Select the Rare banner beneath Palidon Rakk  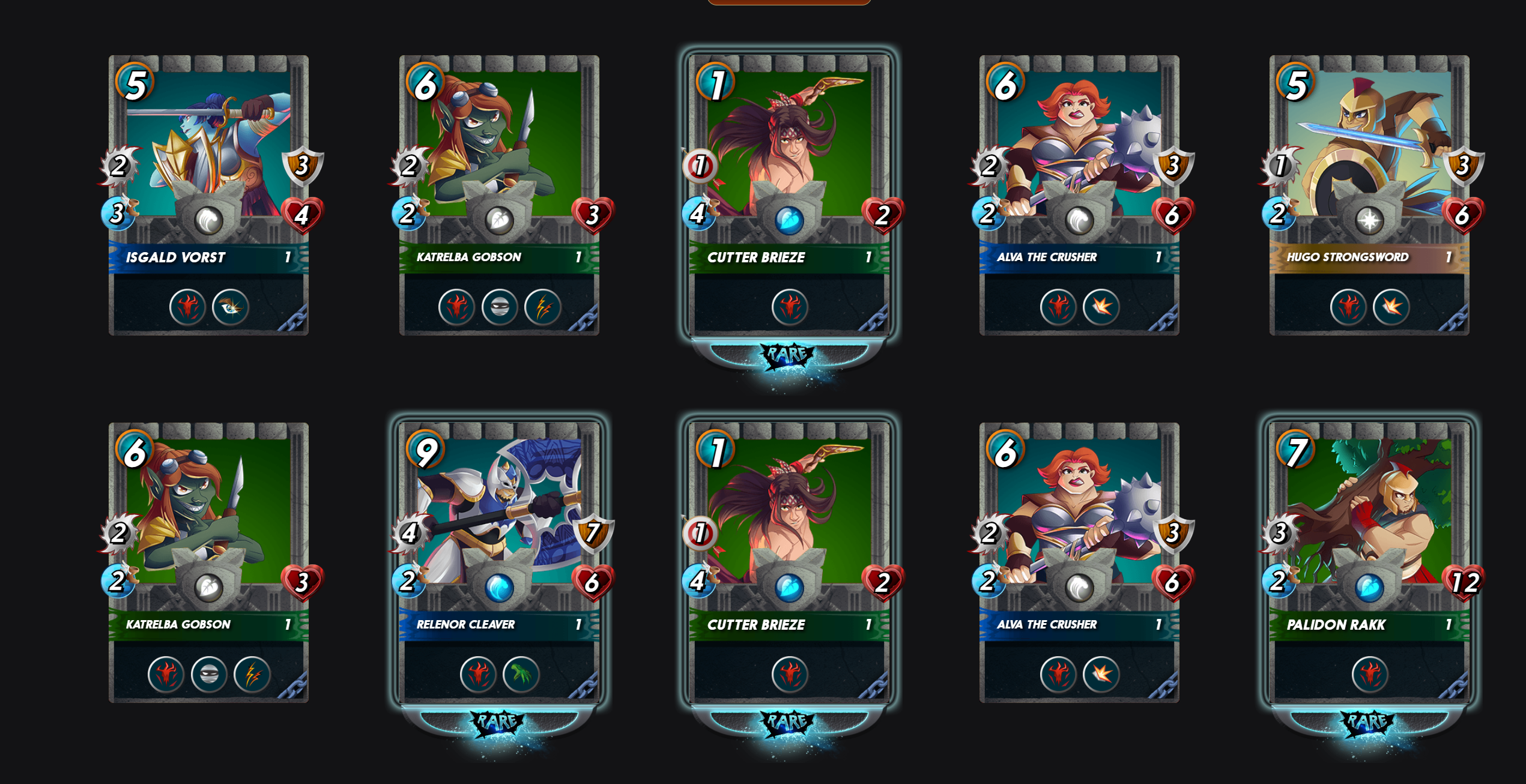click(x=1368, y=722)
